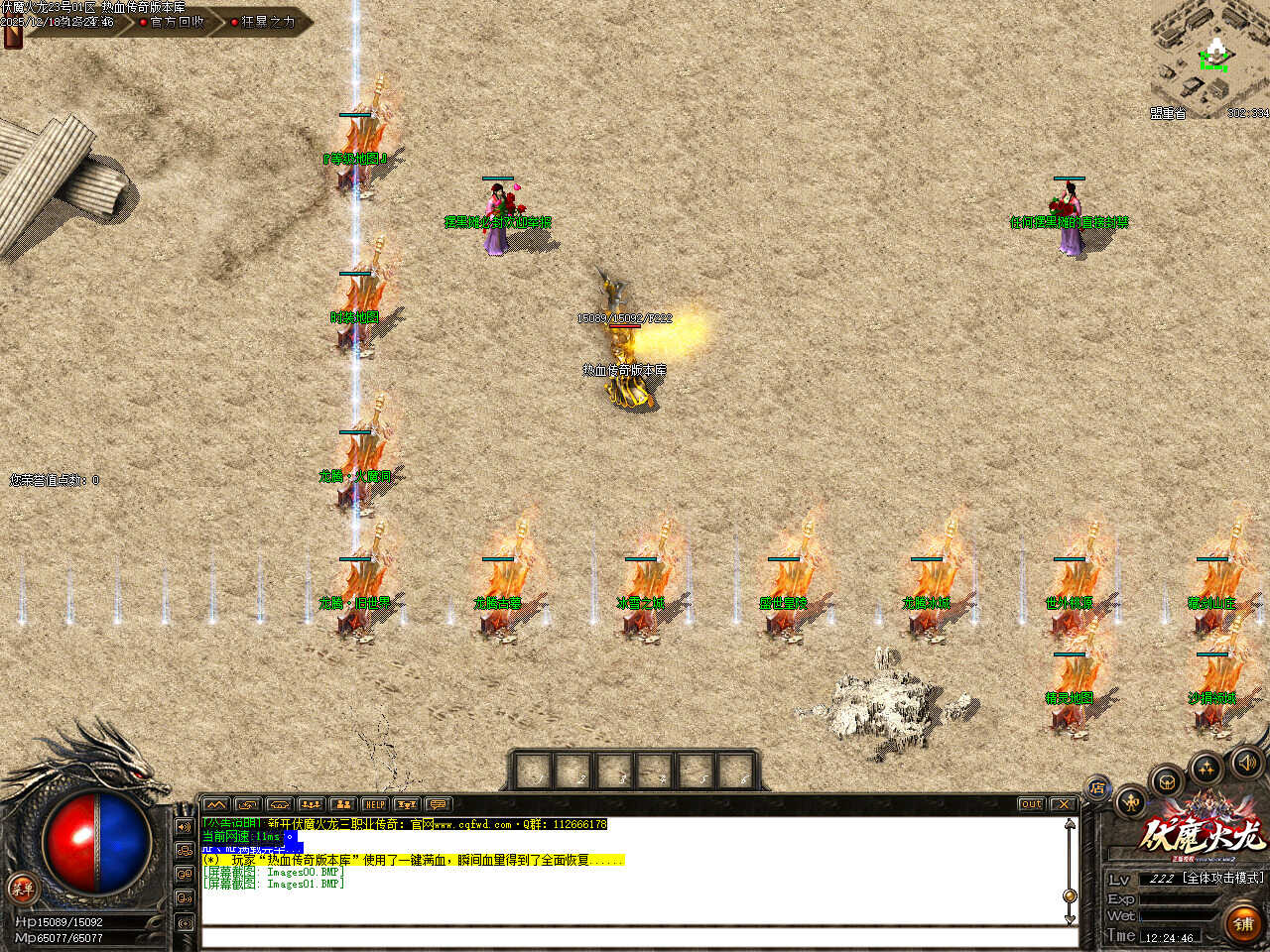Image resolution: width=1270 pixels, height=952 pixels.
Task: Open the 狂暴之力 menu
Action: coord(266,22)
